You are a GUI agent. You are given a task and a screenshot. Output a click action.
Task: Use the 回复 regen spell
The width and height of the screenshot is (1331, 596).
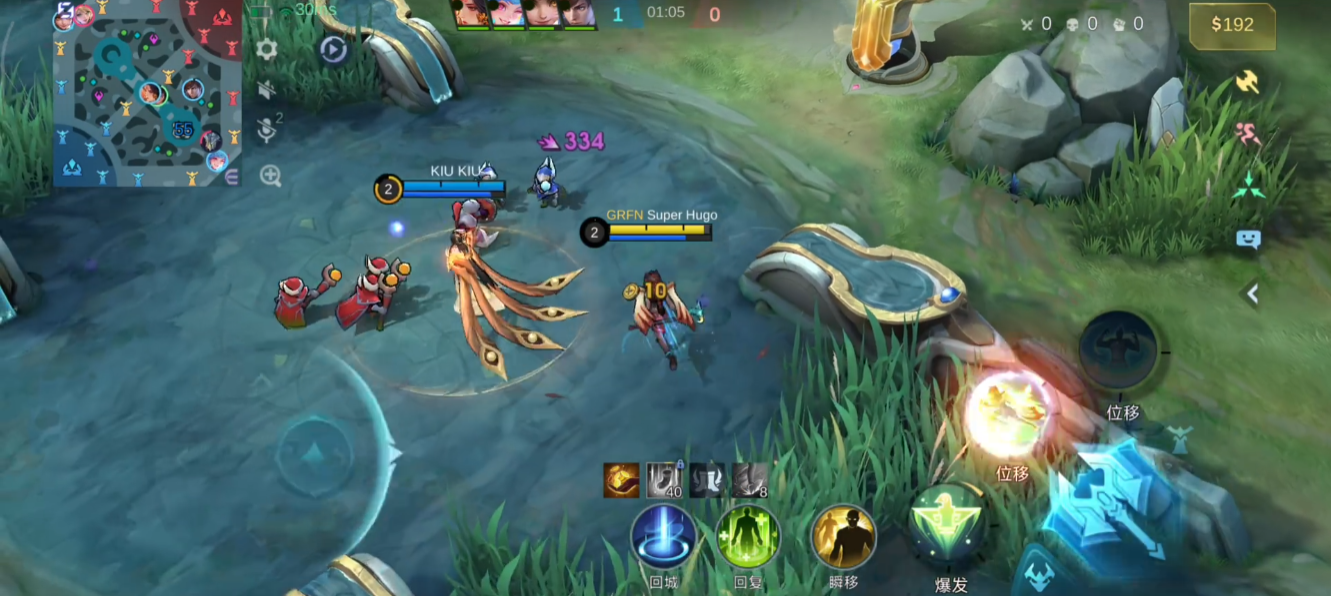click(748, 536)
